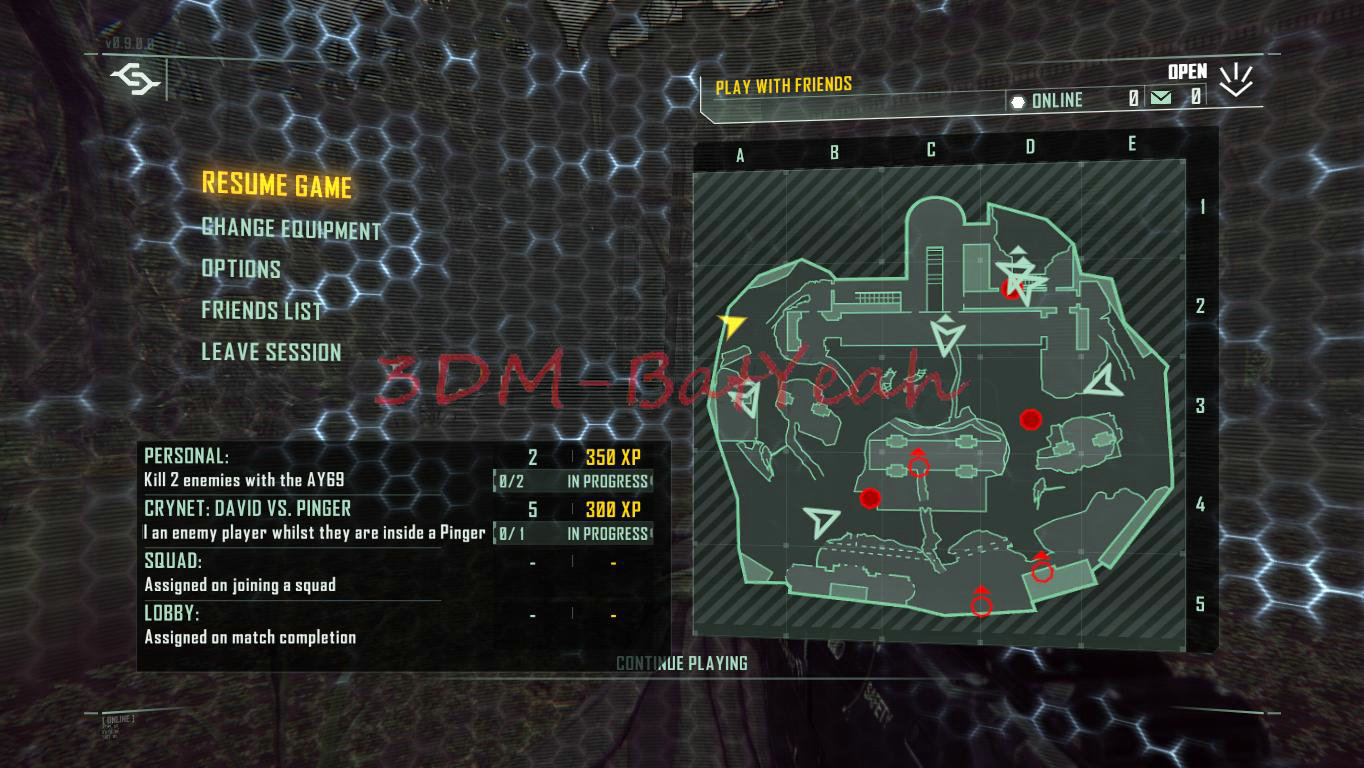1364x768 pixels.
Task: Click Resume Game
Action: coord(278,186)
